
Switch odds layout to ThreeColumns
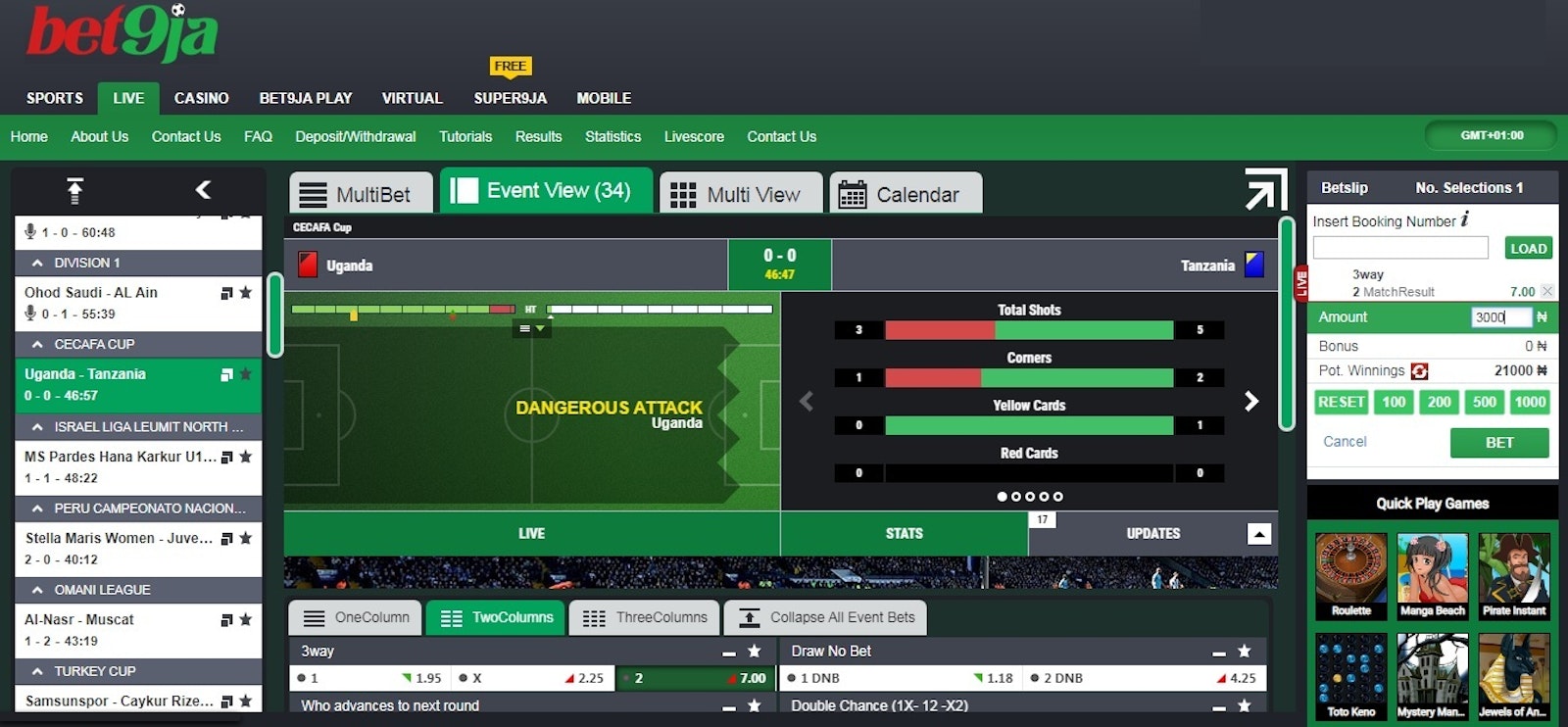(x=645, y=618)
